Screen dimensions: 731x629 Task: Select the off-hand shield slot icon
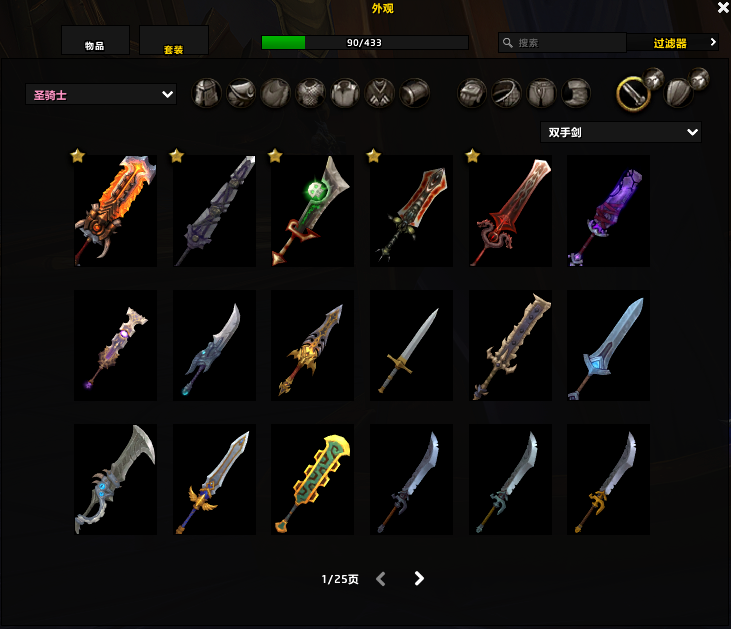coord(679,93)
